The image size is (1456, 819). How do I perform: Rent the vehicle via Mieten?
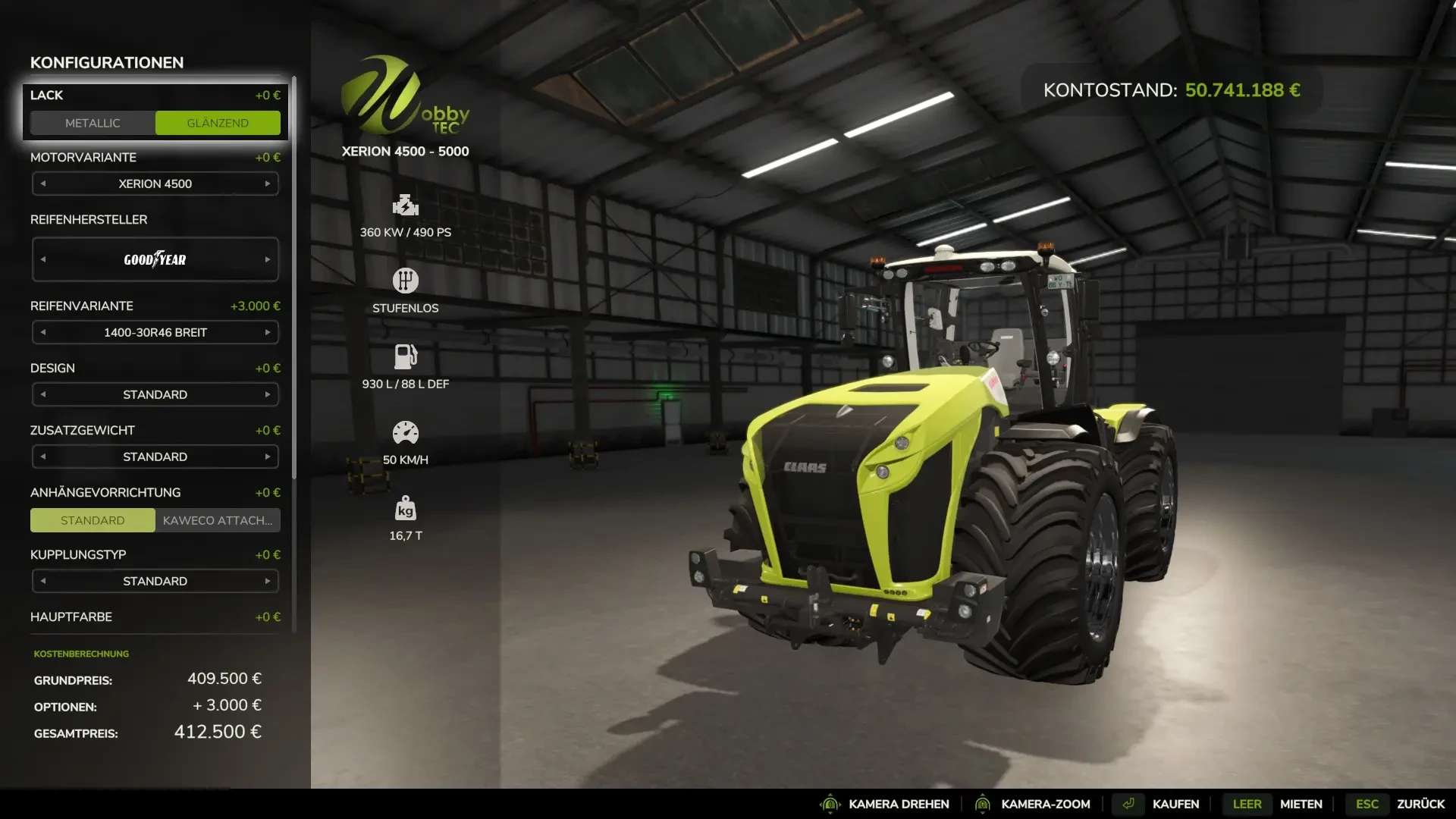[1301, 804]
